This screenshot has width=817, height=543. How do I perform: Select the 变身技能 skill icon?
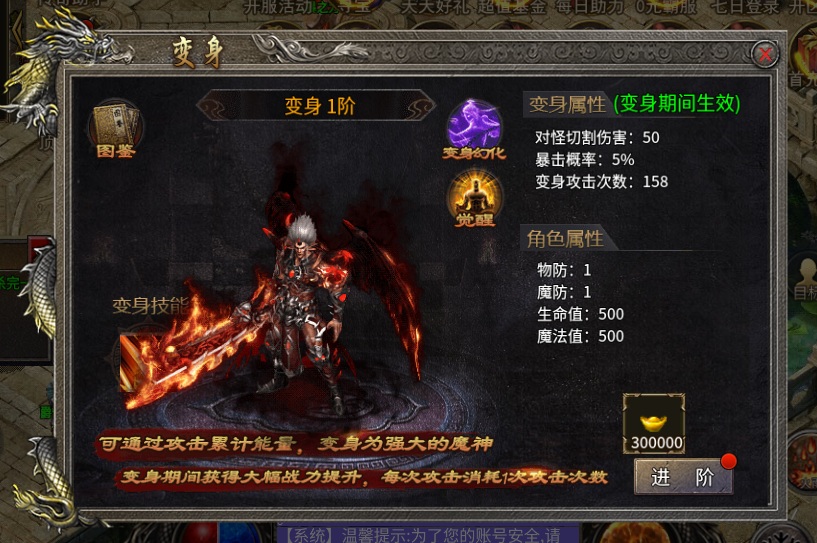[x=138, y=360]
